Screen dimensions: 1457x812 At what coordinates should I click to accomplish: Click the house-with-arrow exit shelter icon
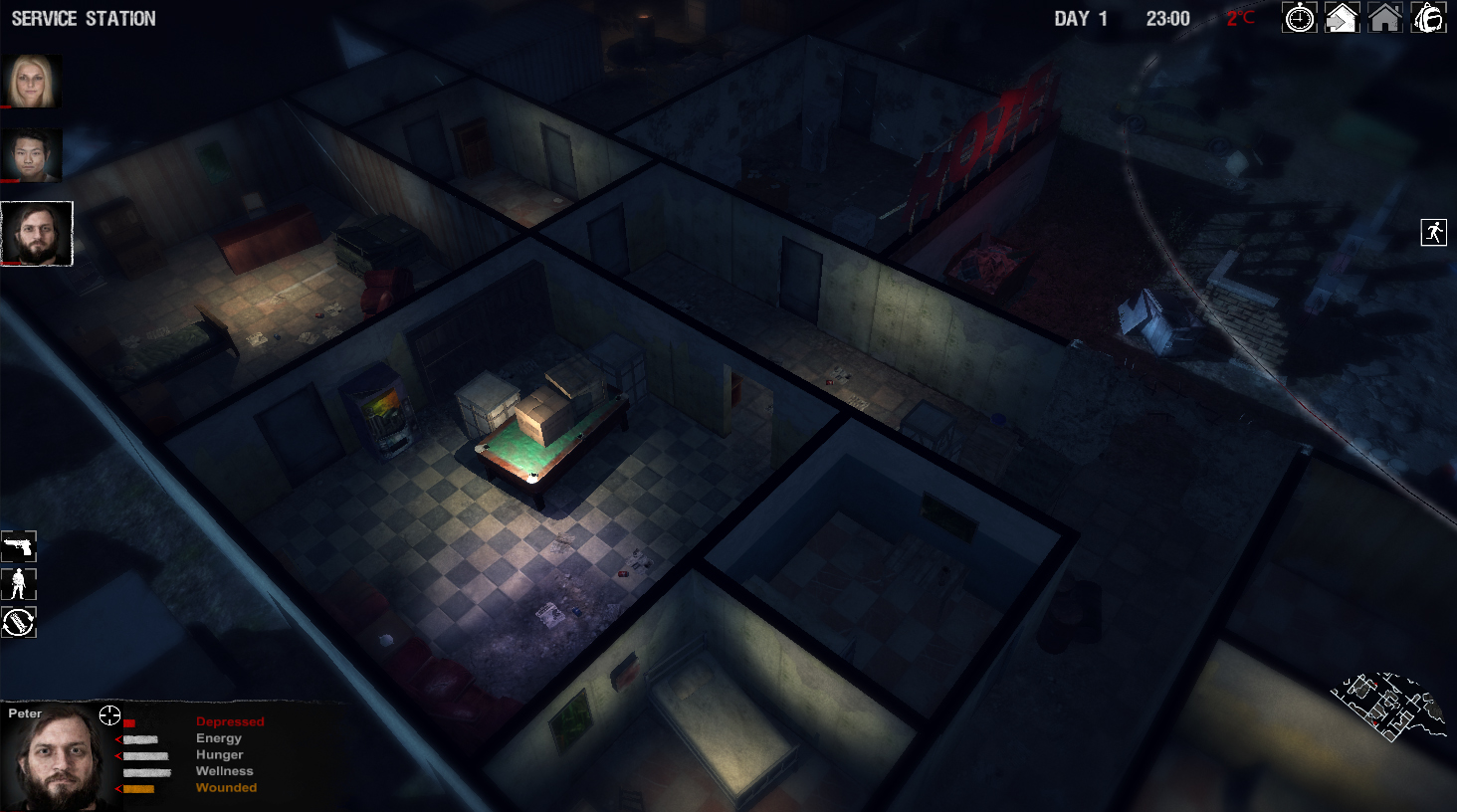[1343, 18]
